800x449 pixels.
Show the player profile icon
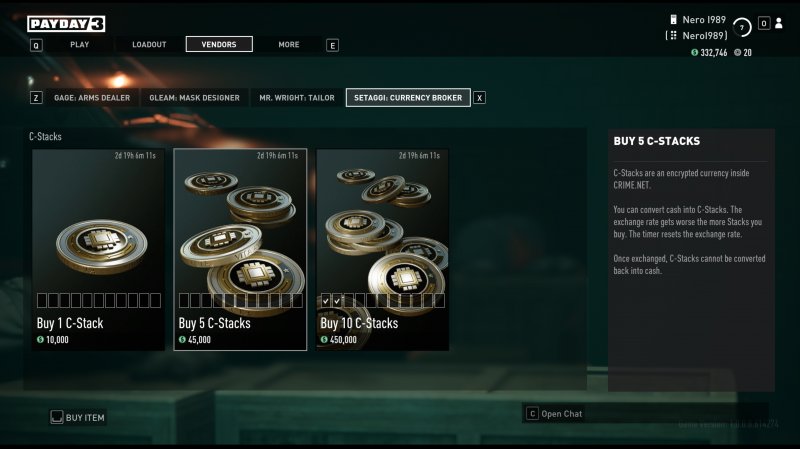pos(779,23)
